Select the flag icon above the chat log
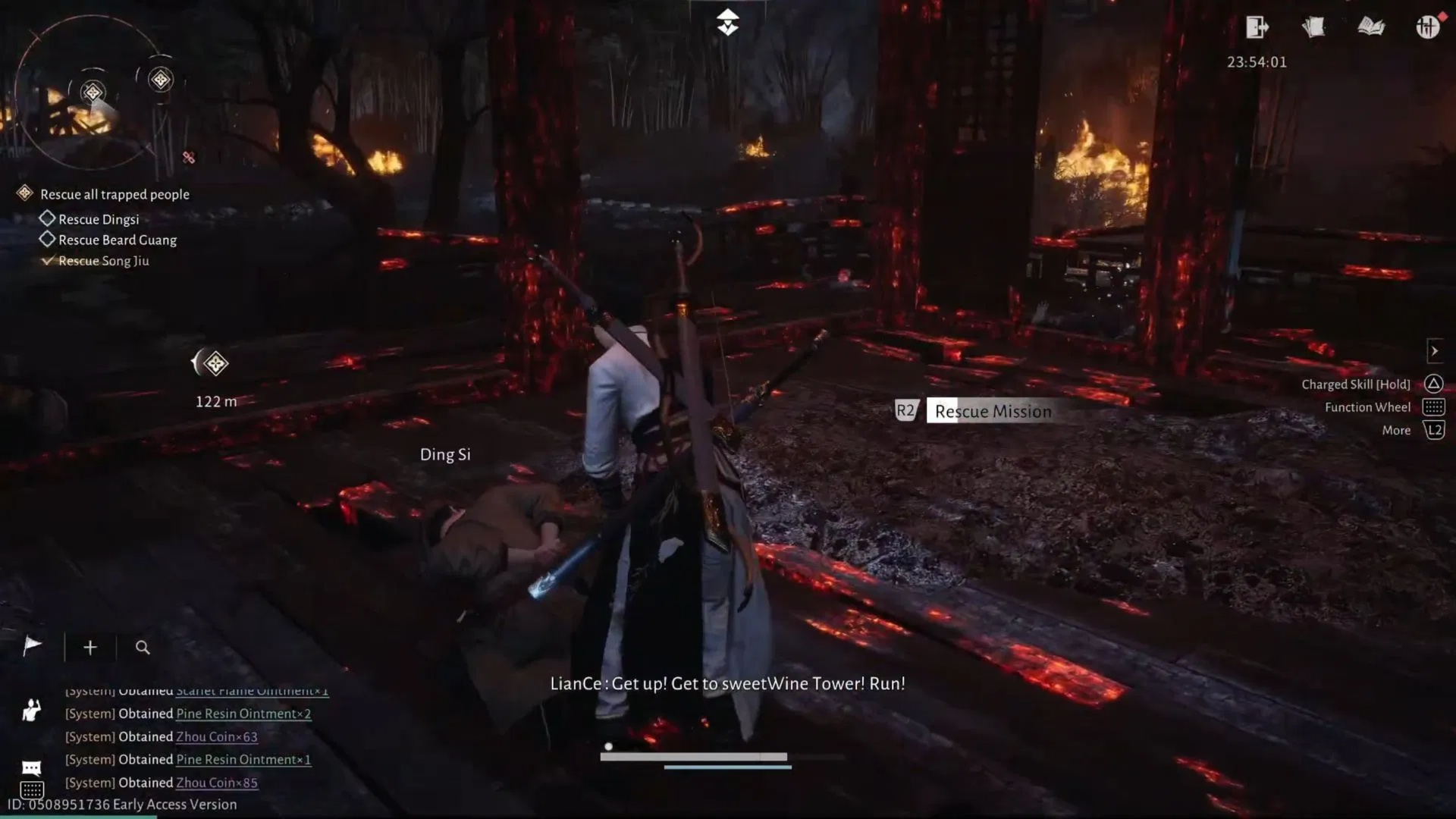Viewport: 1456px width, 819px height. pos(30,646)
